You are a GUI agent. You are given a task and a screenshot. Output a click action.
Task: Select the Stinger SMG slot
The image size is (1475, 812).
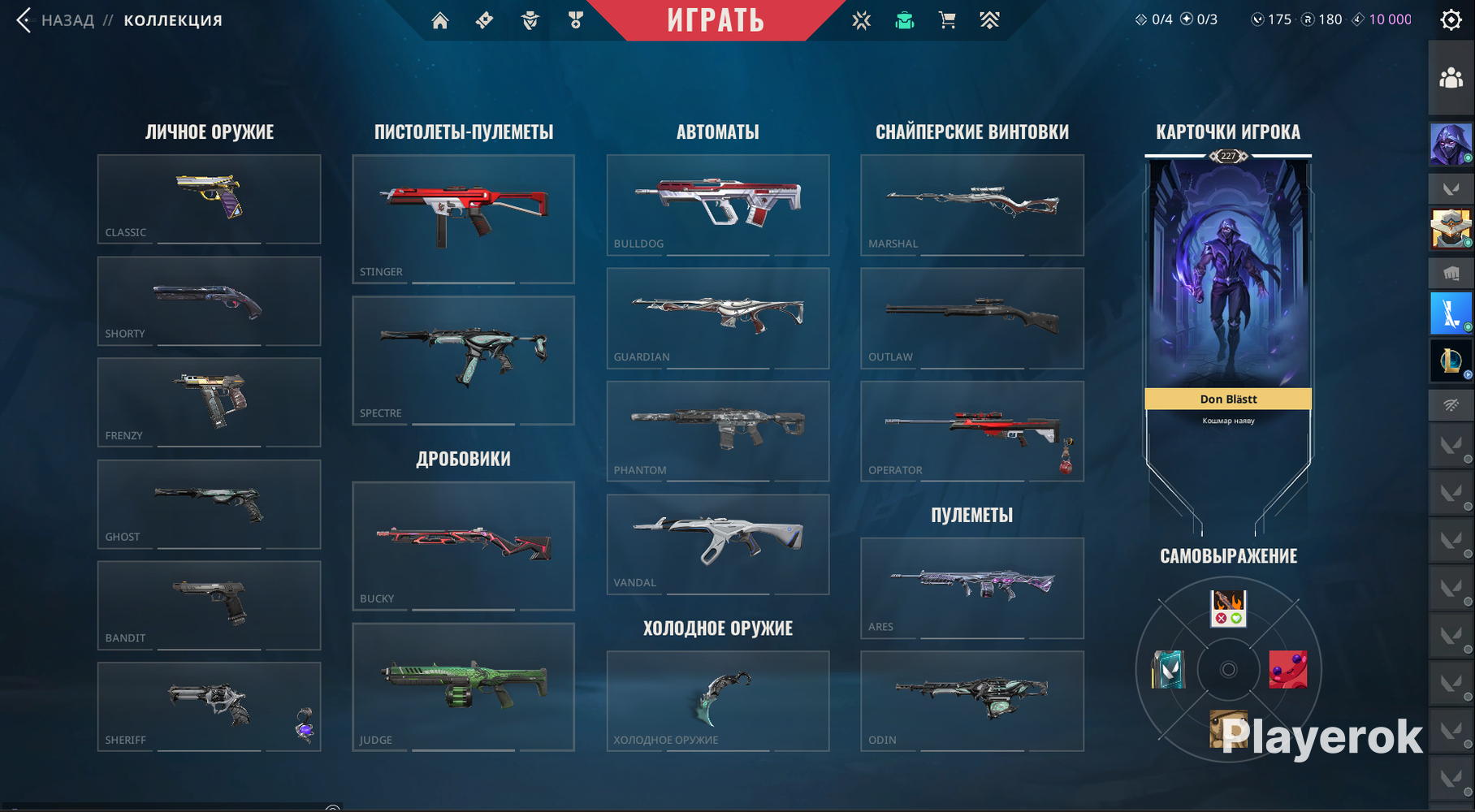point(463,218)
